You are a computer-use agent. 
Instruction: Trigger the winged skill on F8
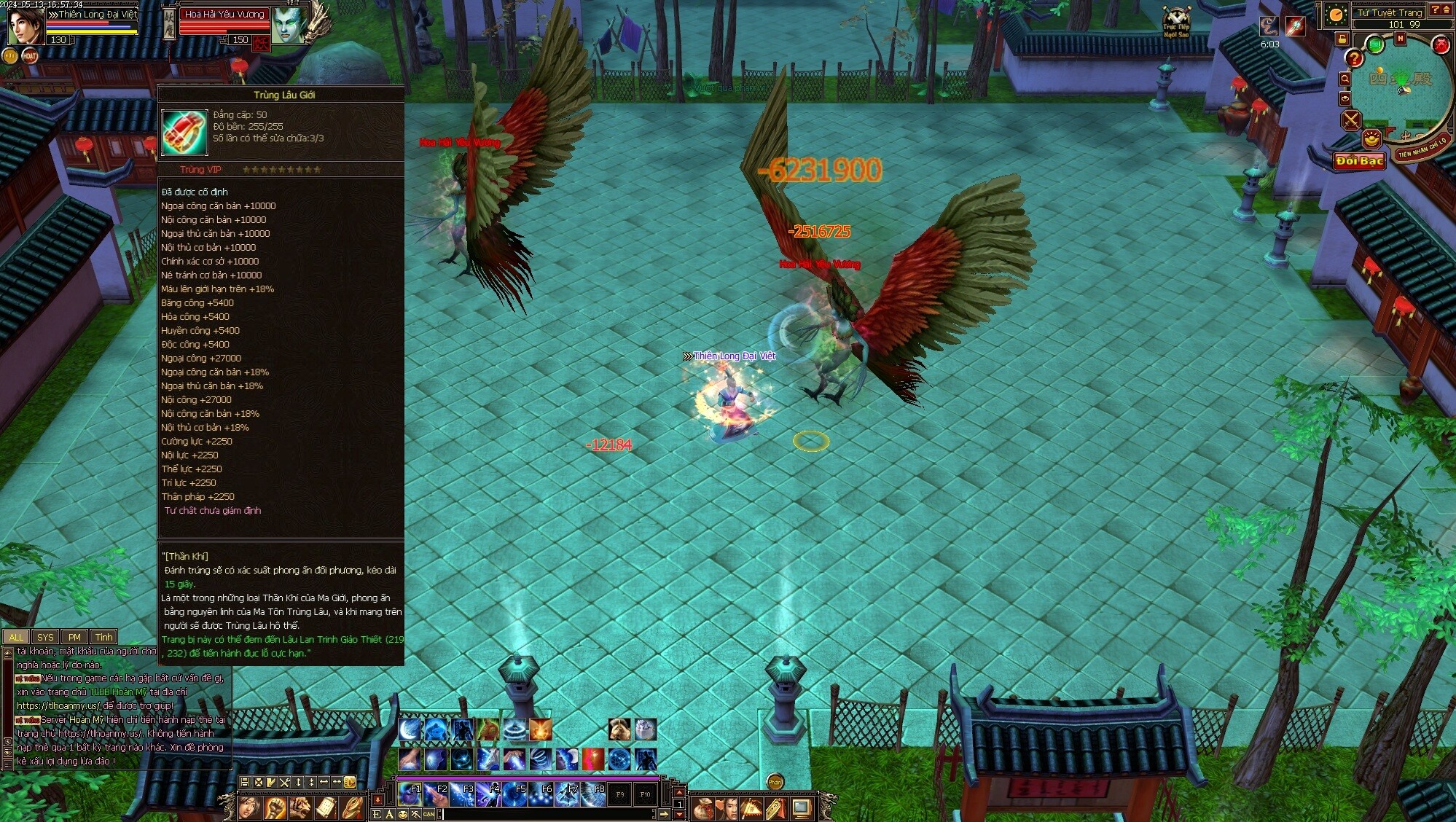coord(594,794)
